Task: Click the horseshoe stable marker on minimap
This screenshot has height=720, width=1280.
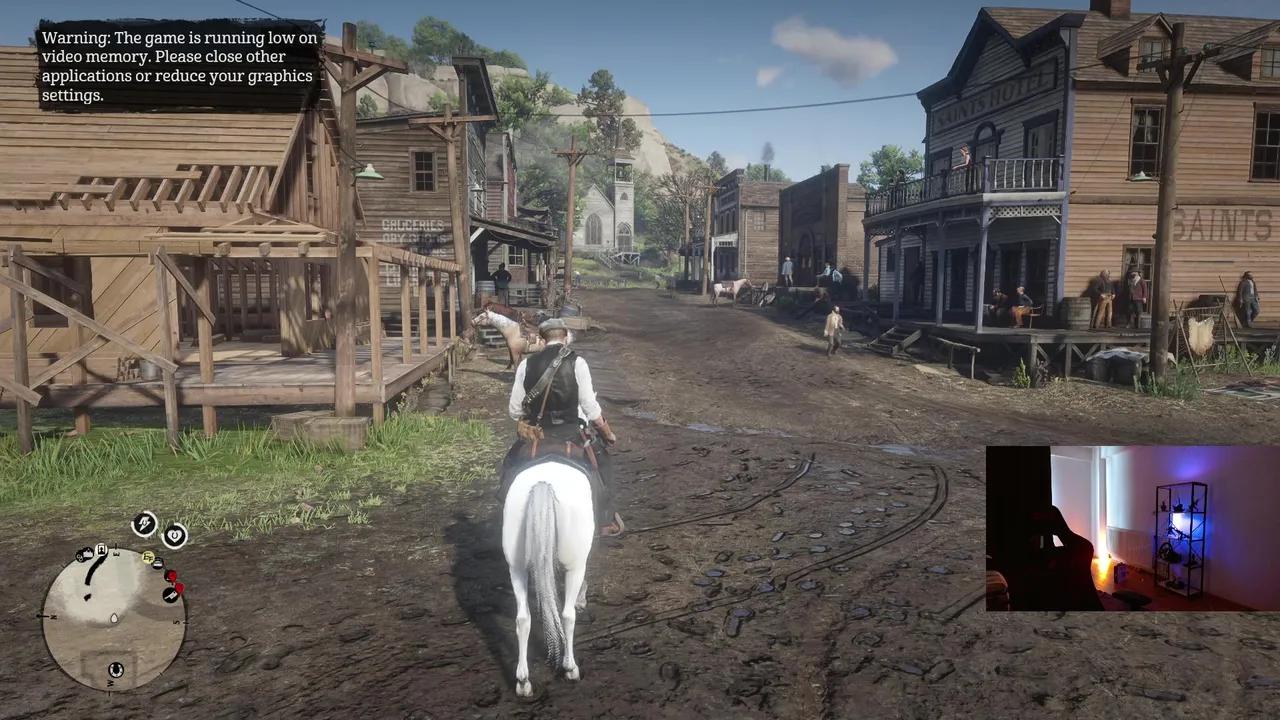Action: click(115, 670)
